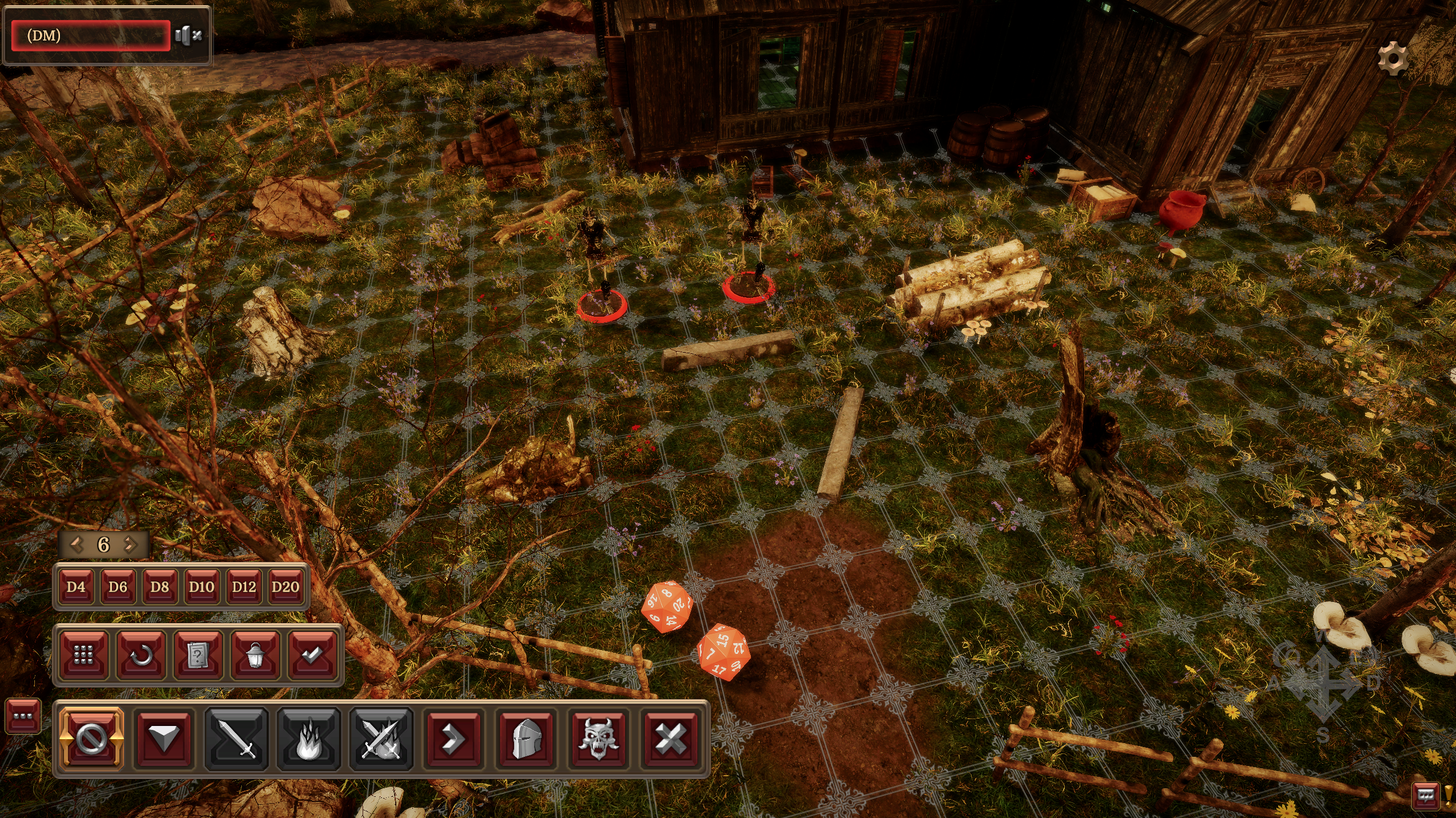Roll a D6 die

click(x=118, y=586)
